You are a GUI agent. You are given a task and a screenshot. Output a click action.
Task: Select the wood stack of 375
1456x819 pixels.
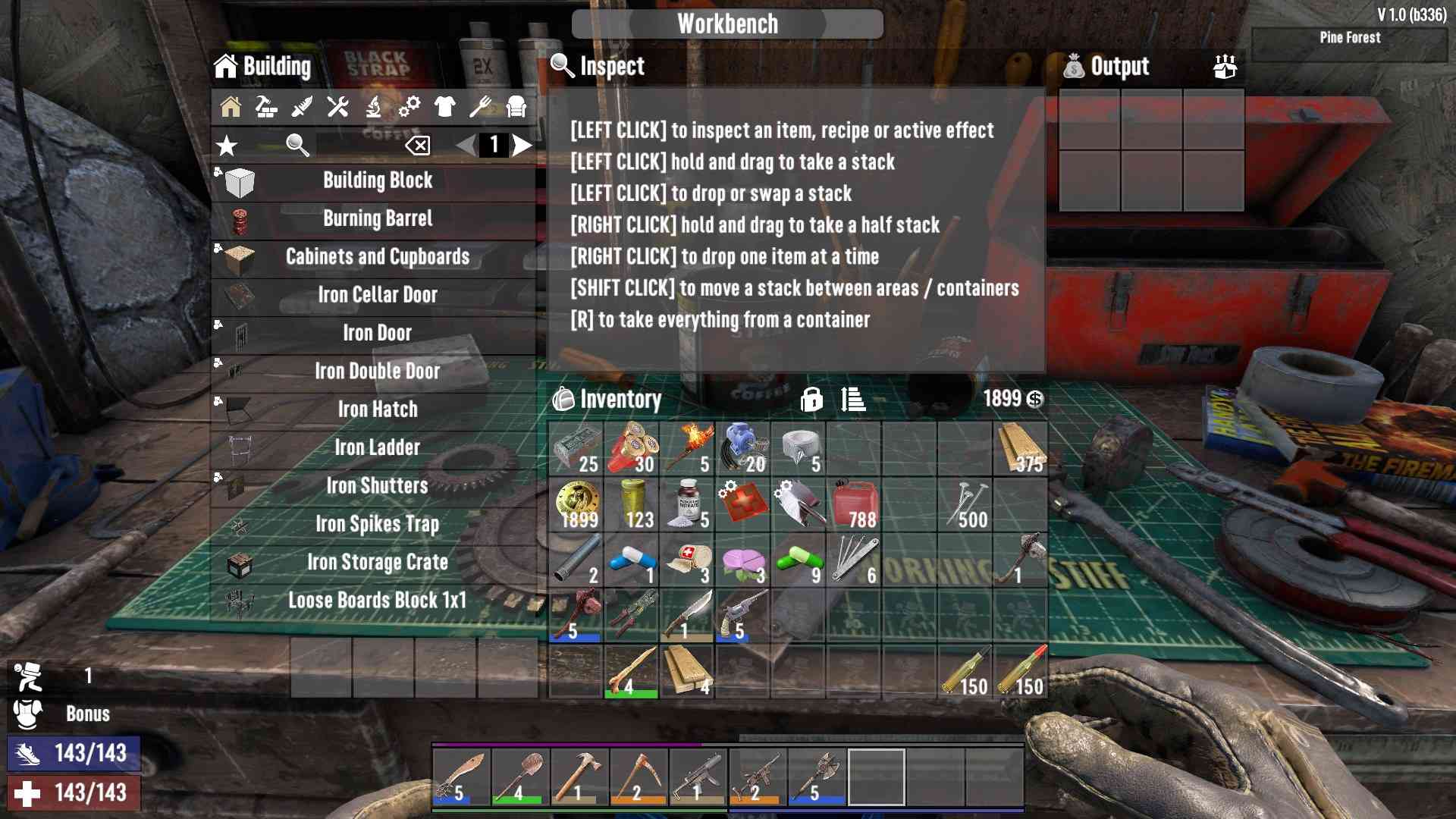point(1021,449)
